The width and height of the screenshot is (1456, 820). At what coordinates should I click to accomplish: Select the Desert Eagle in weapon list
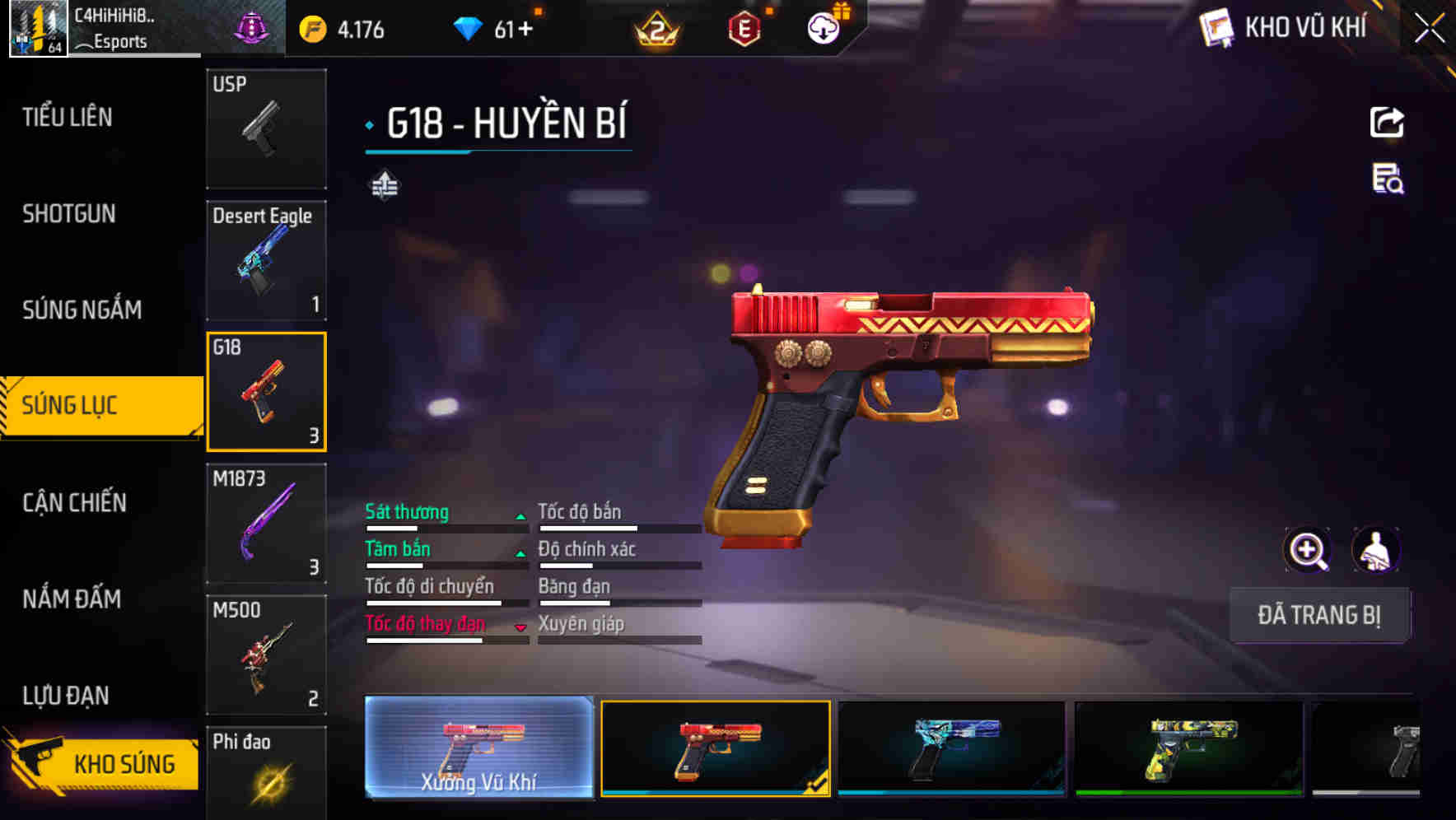click(x=266, y=259)
